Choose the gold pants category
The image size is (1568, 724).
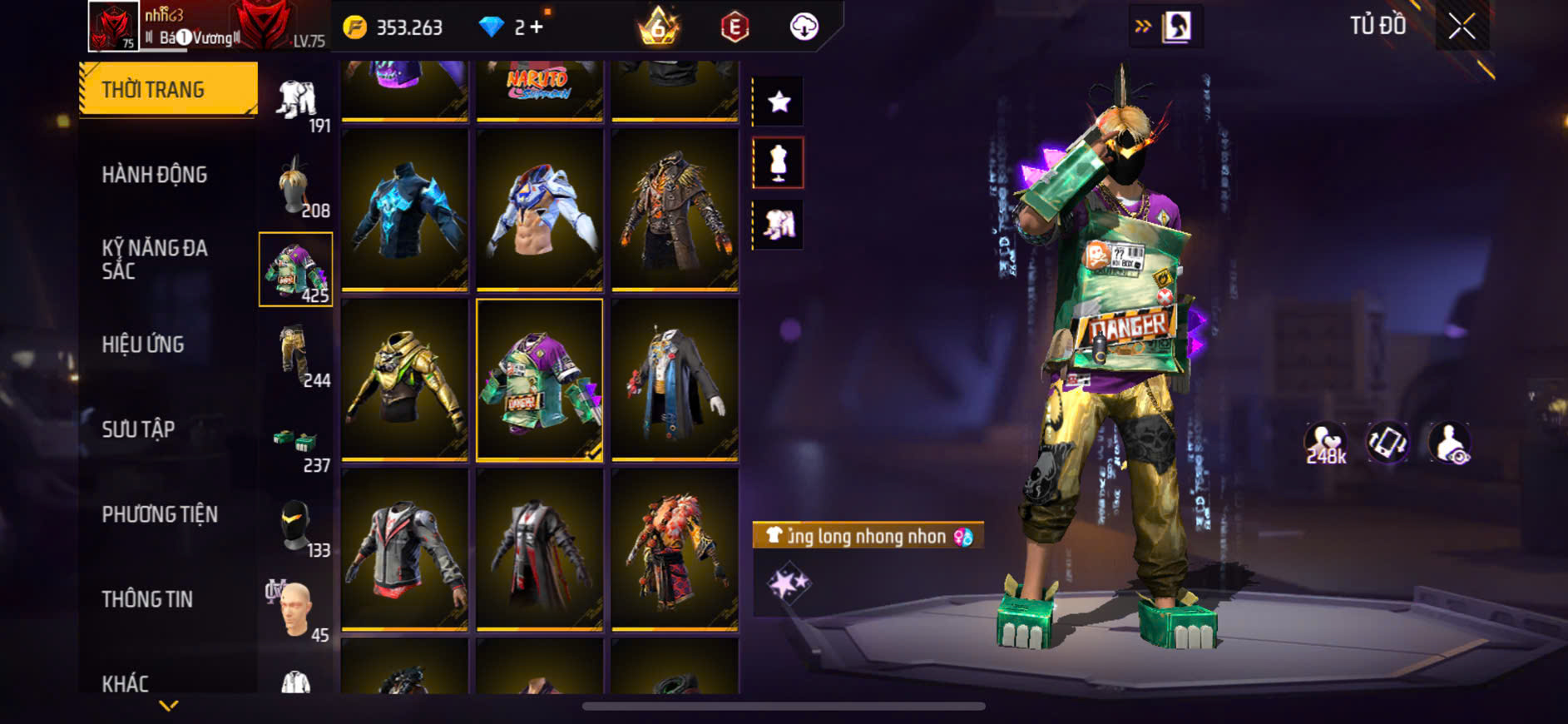pos(295,355)
